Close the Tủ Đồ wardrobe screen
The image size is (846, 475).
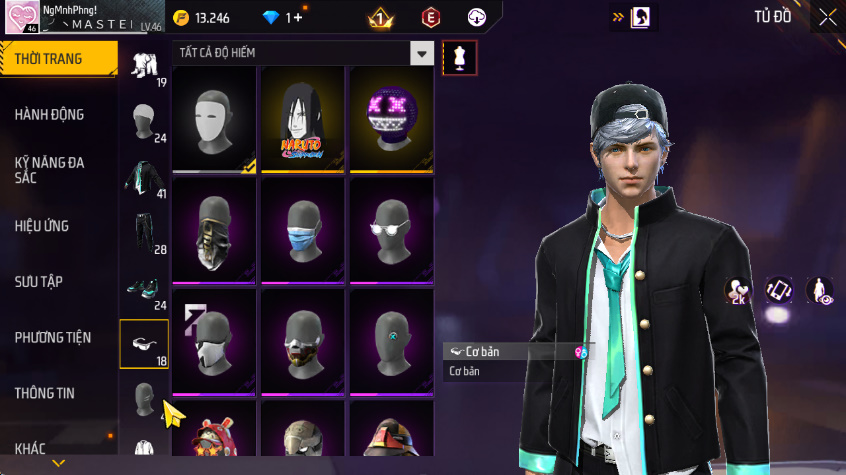tap(827, 17)
